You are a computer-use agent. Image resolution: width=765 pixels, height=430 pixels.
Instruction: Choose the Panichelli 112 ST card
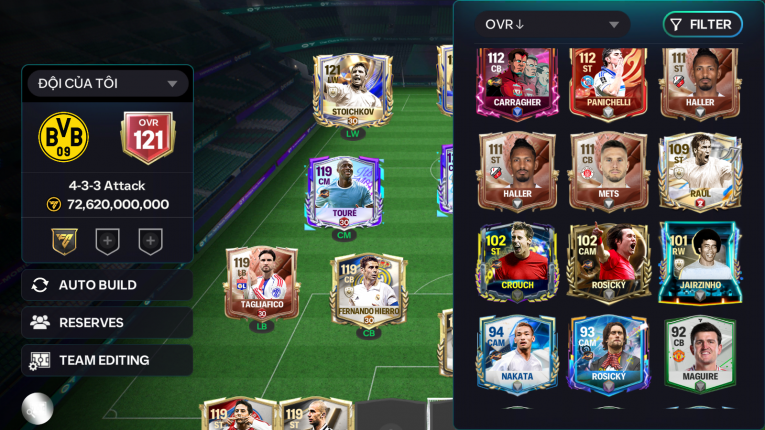click(608, 82)
